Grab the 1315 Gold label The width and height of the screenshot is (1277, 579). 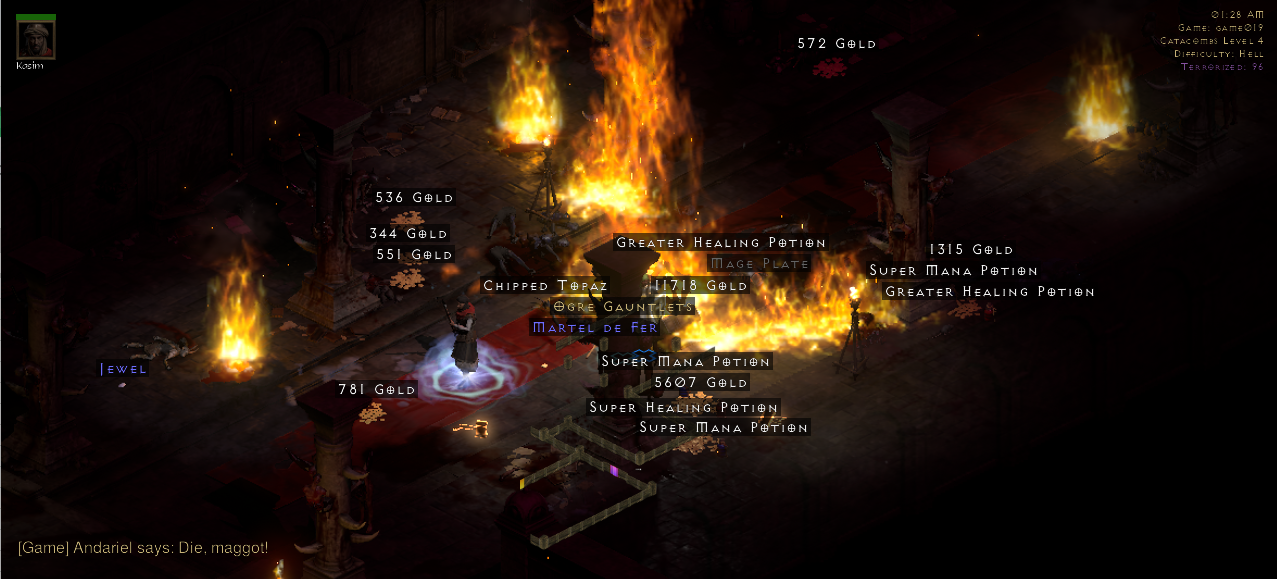click(x=971, y=250)
